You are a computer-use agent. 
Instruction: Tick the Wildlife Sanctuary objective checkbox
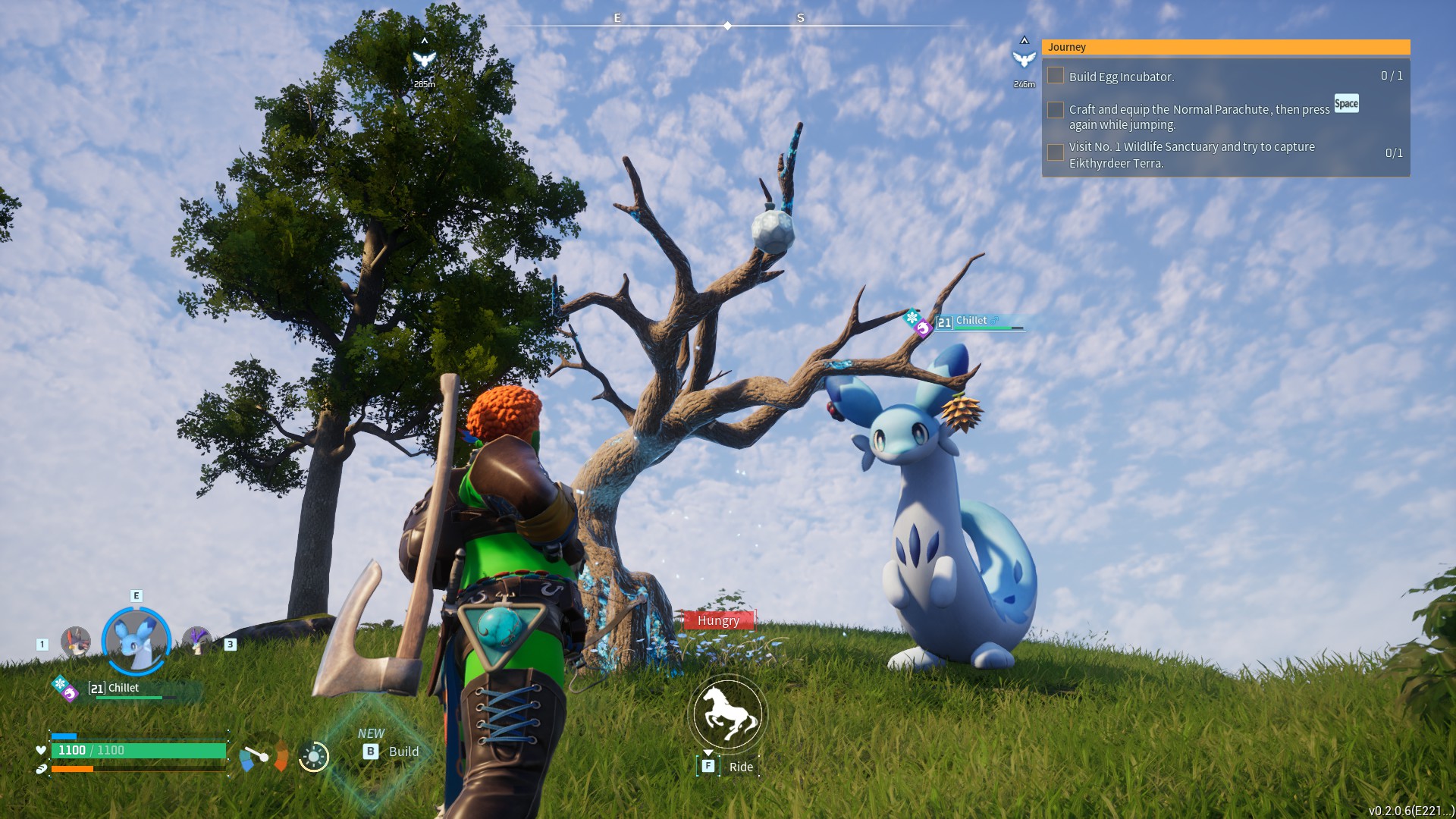[1055, 152]
